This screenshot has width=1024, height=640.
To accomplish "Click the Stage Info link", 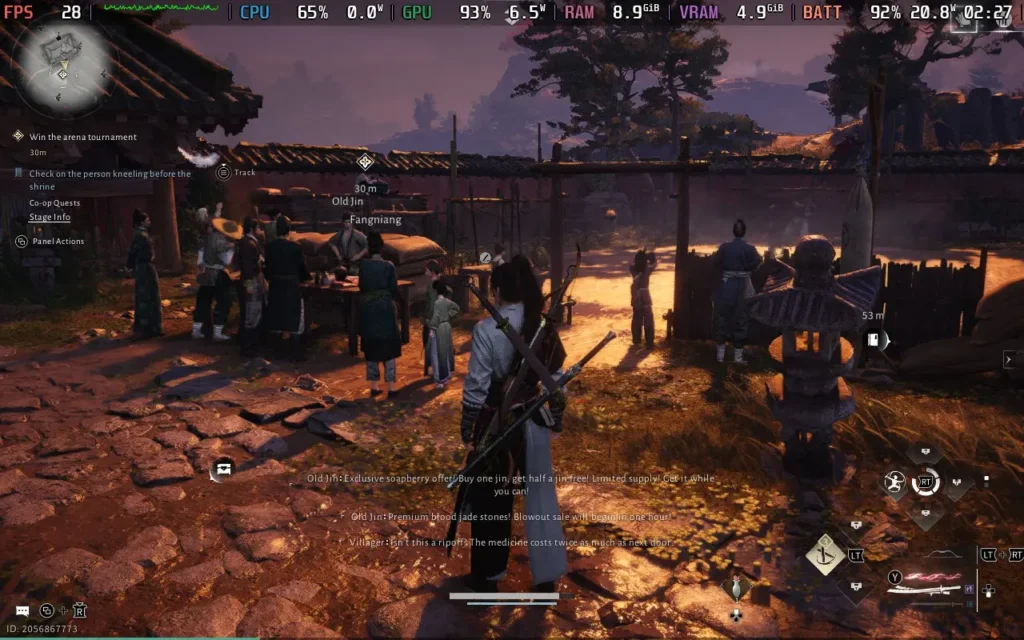I will click(x=50, y=217).
